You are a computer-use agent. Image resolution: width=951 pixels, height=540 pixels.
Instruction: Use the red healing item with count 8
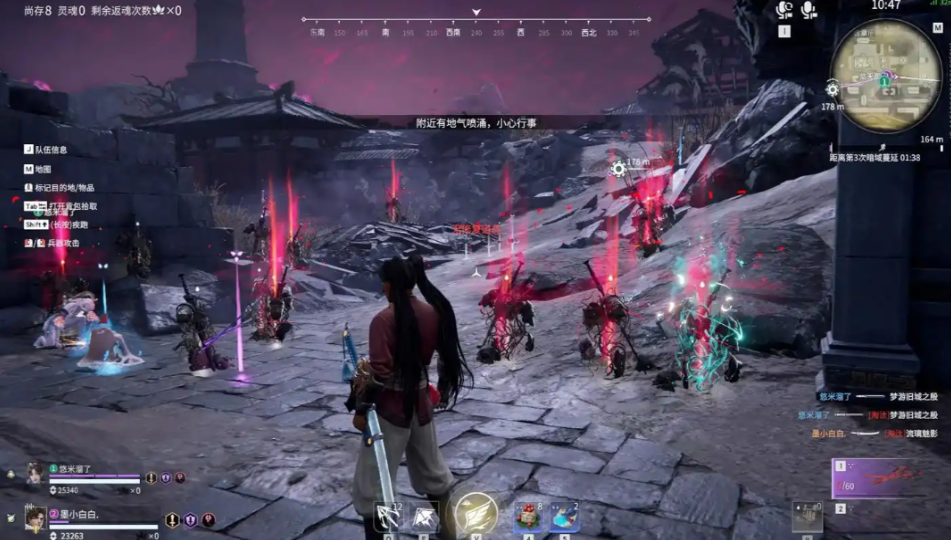528,516
